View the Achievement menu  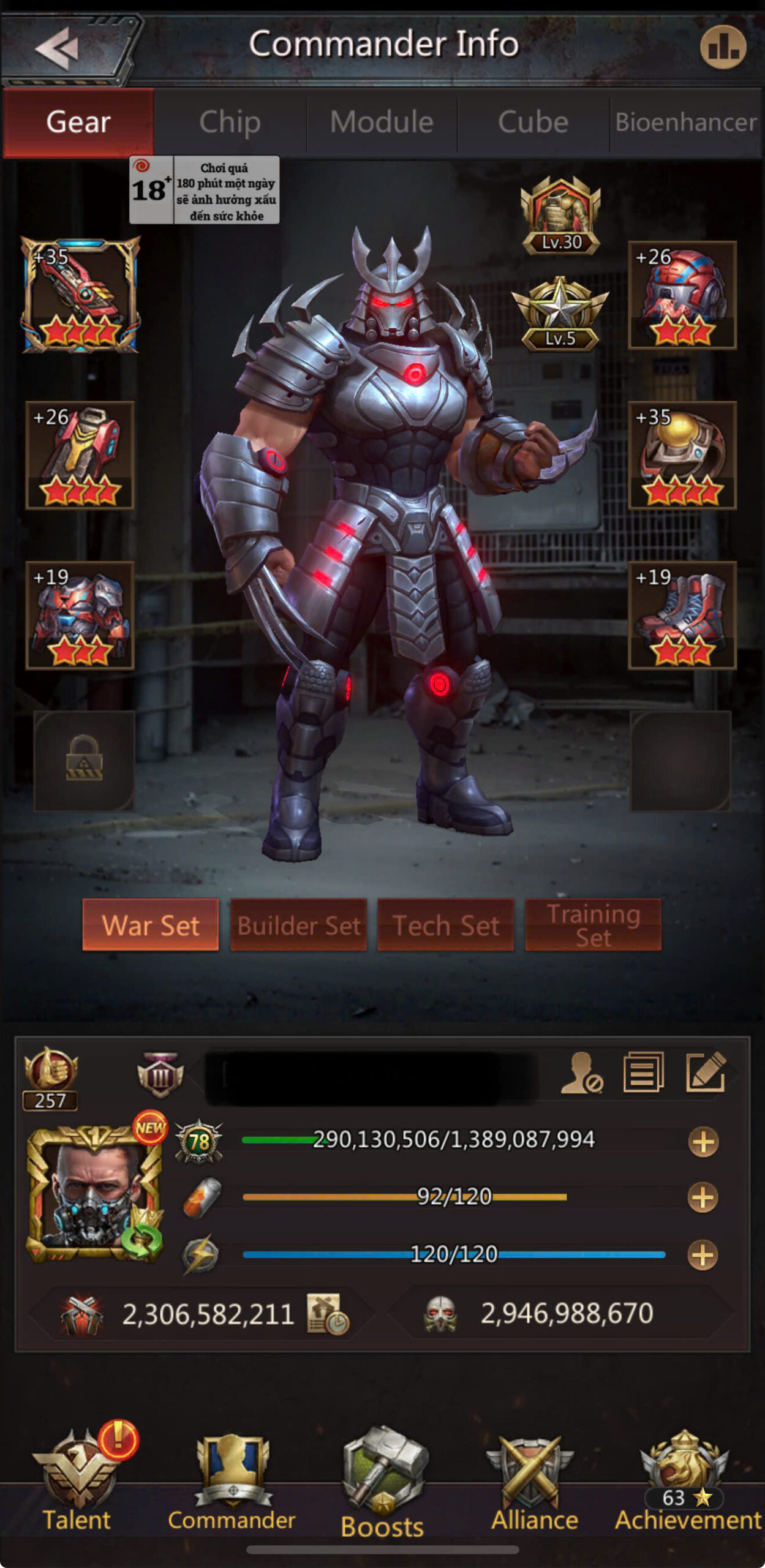coord(687,1482)
